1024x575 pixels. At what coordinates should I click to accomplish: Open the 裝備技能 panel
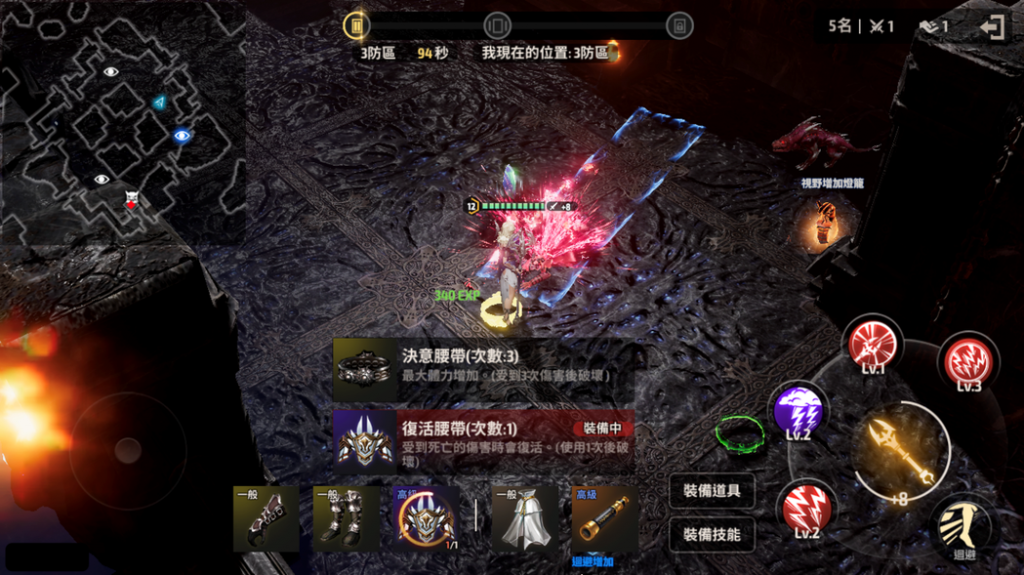712,534
